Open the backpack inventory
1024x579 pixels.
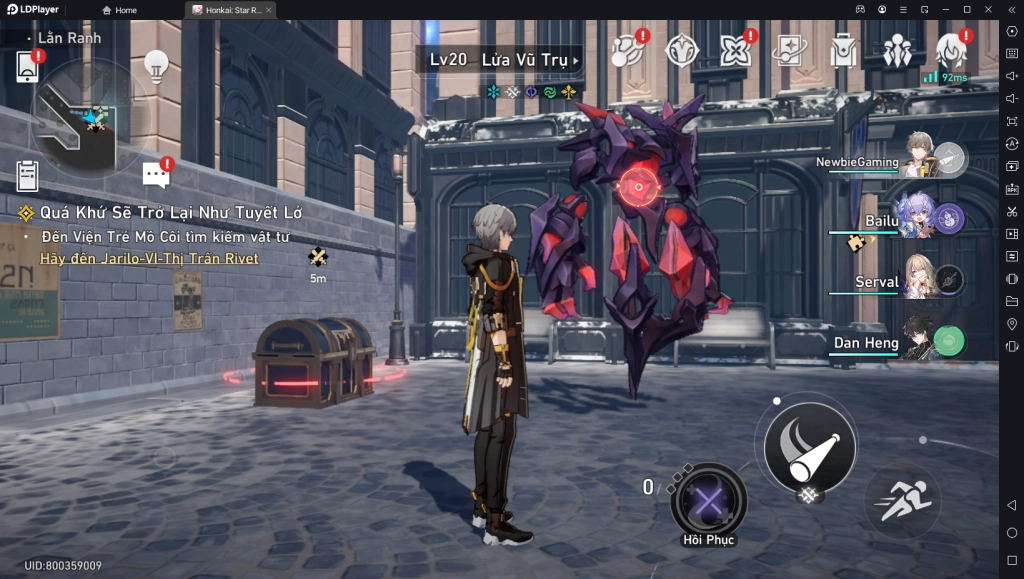(844, 50)
